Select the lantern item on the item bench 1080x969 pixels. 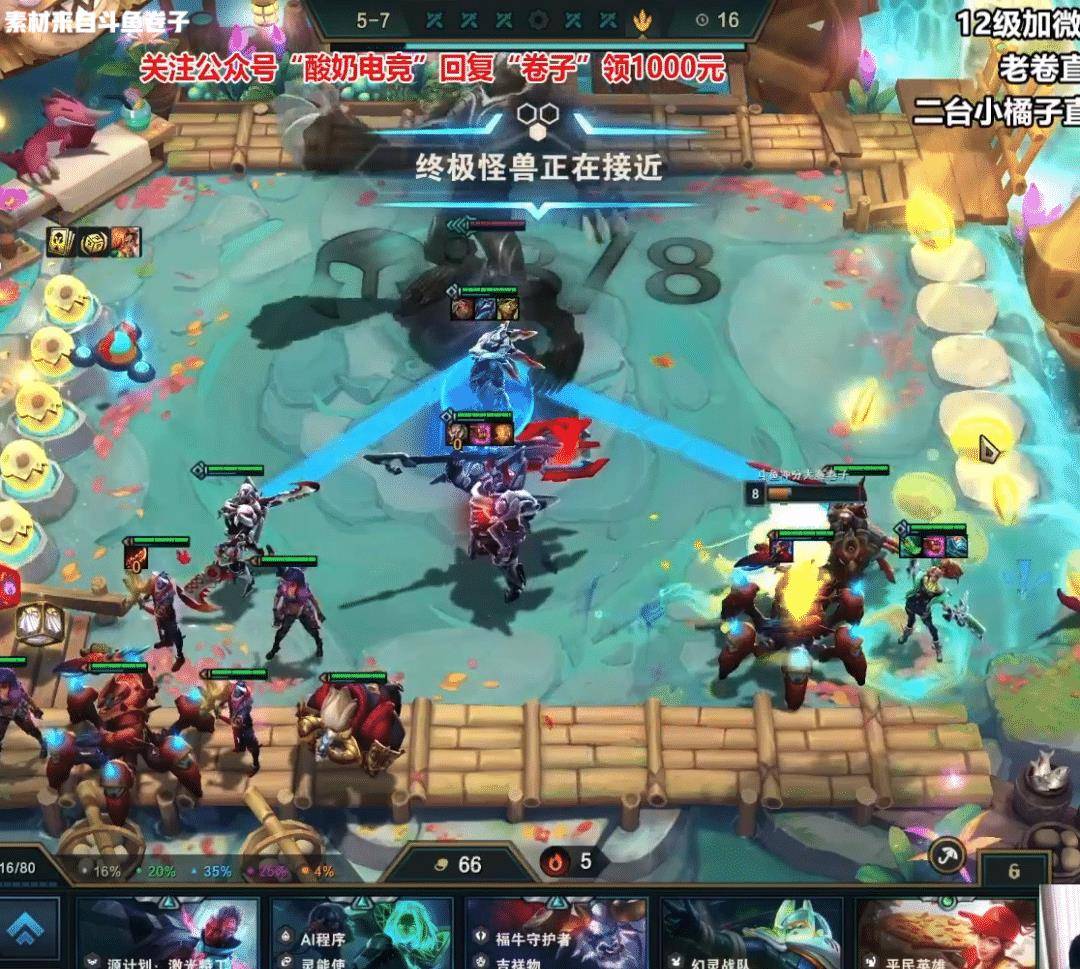tap(39, 624)
